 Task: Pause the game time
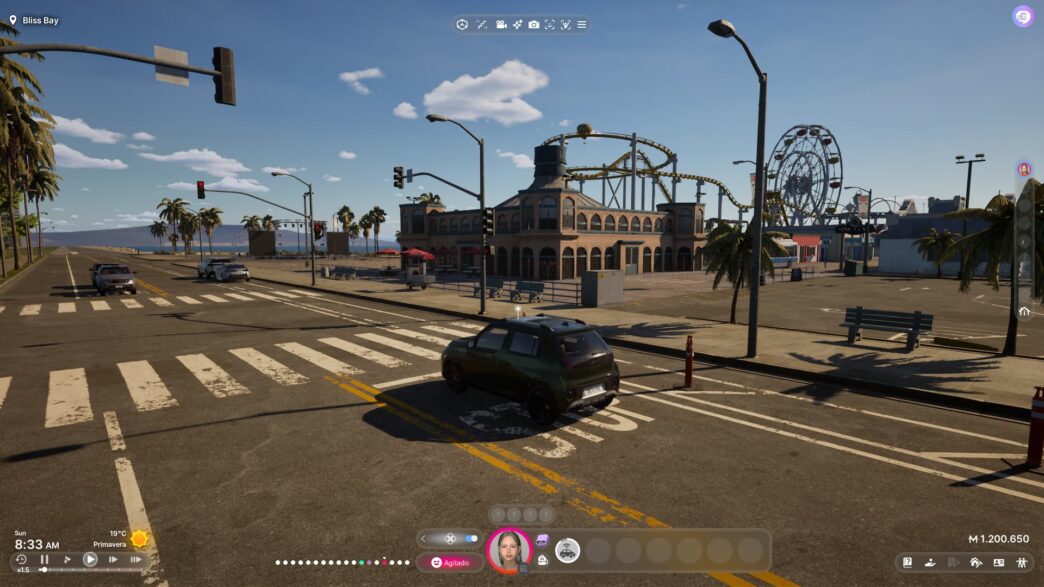(44, 560)
